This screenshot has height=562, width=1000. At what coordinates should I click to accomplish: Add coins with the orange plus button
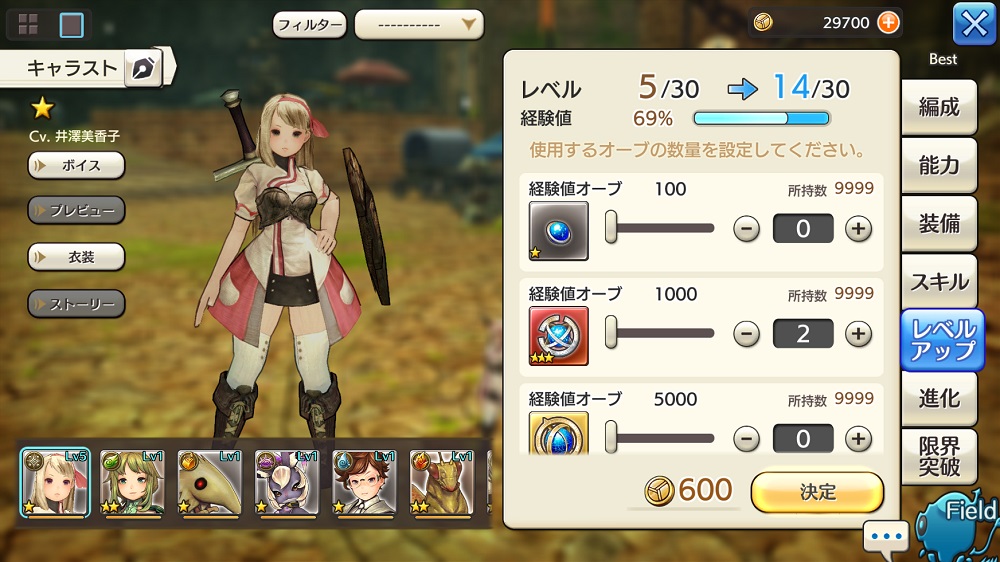[x=887, y=22]
